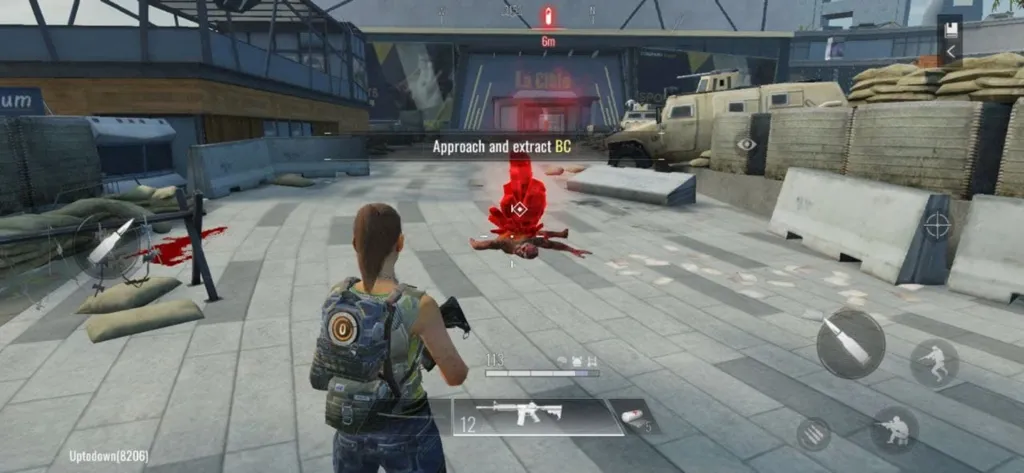The height and width of the screenshot is (473, 1024).
Task: Expand the side panel arrow
Action: (x=950, y=52)
